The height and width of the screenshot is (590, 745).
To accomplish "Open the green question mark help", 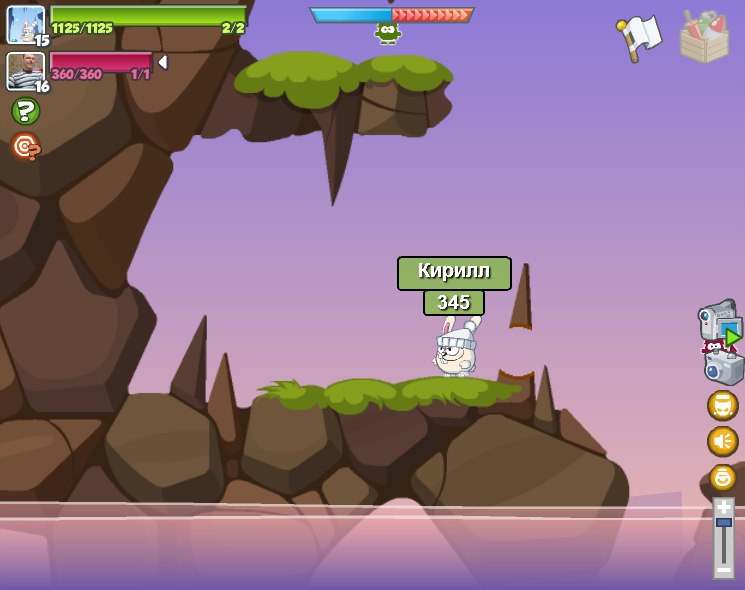I will [x=25, y=111].
